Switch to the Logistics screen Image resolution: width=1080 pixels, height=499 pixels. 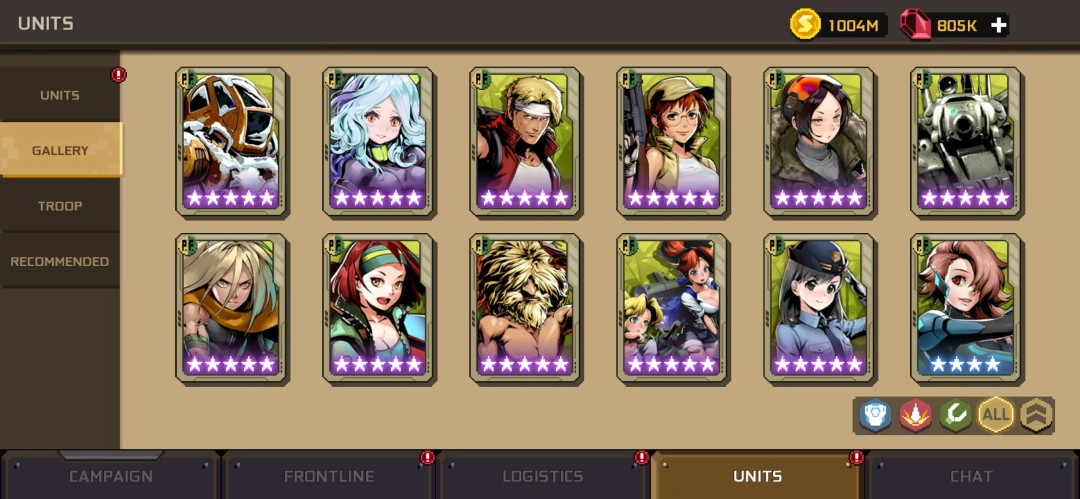pos(543,476)
